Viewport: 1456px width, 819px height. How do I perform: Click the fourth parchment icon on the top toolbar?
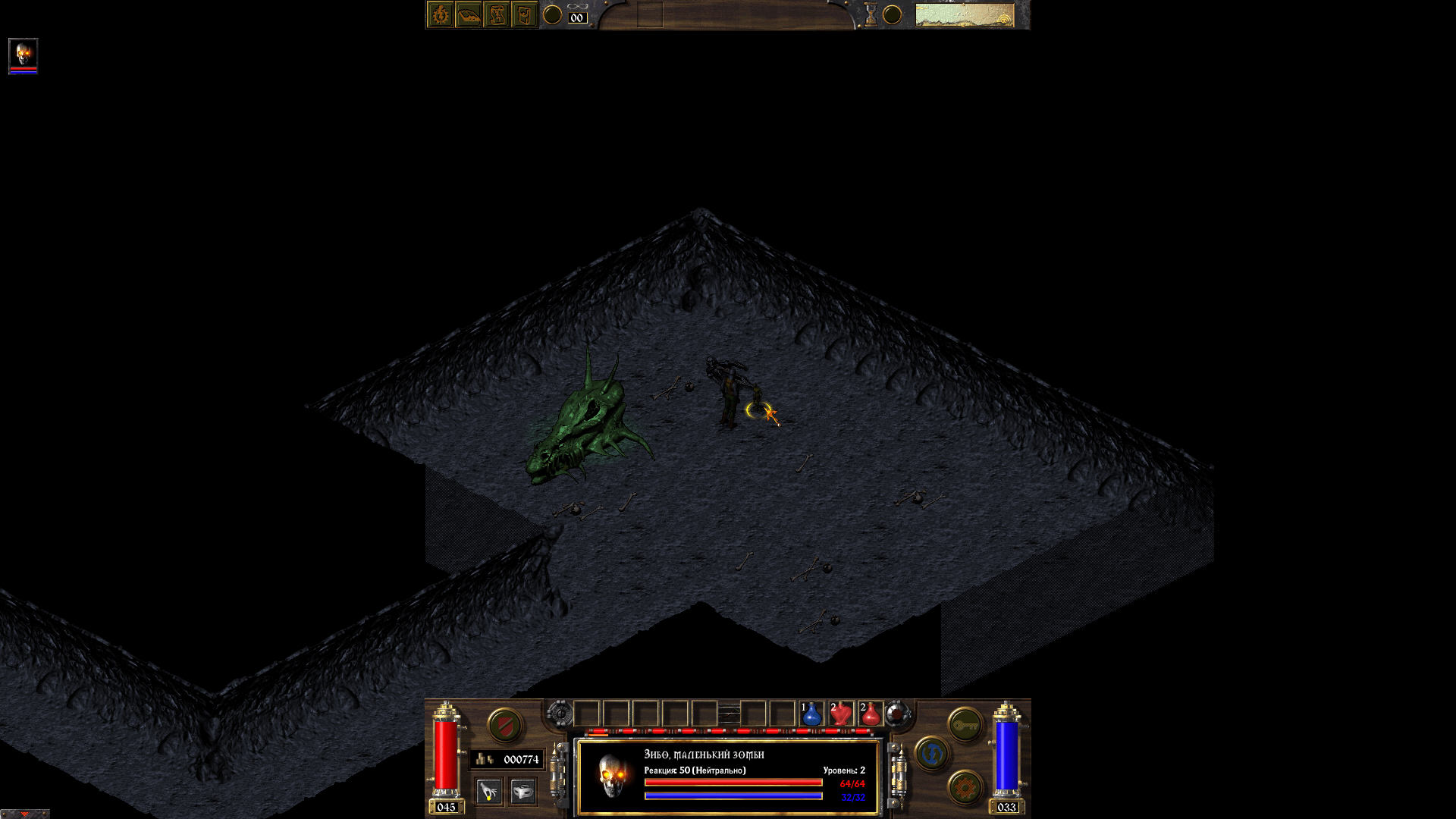[524, 14]
